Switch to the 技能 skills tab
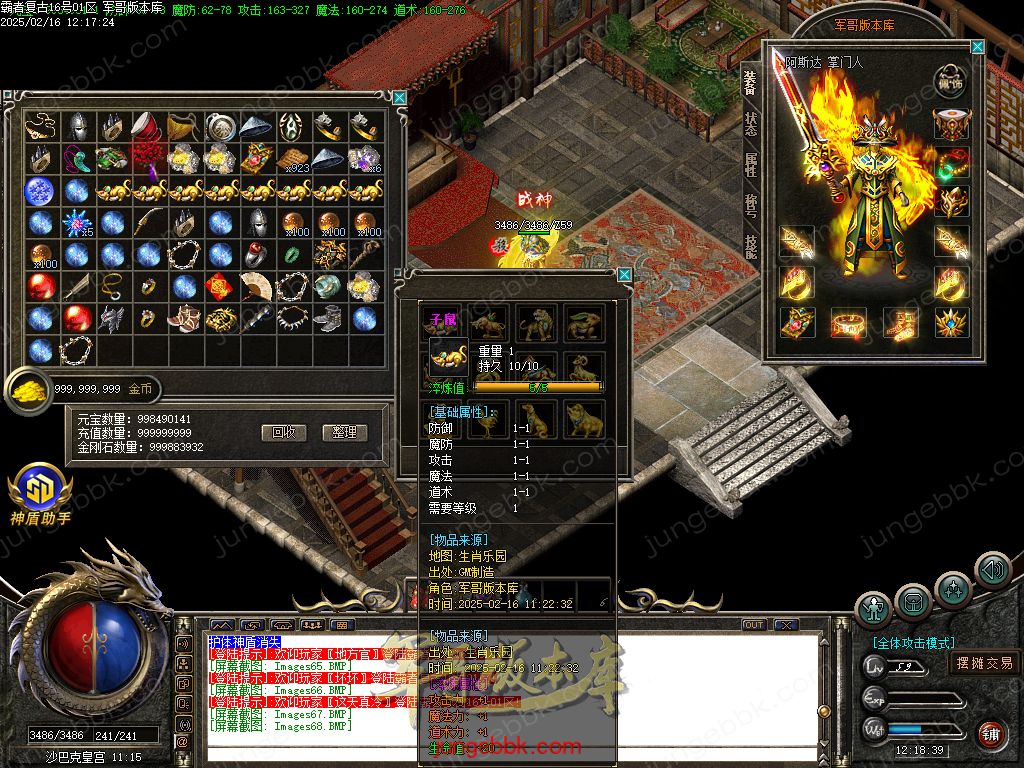 click(x=750, y=246)
